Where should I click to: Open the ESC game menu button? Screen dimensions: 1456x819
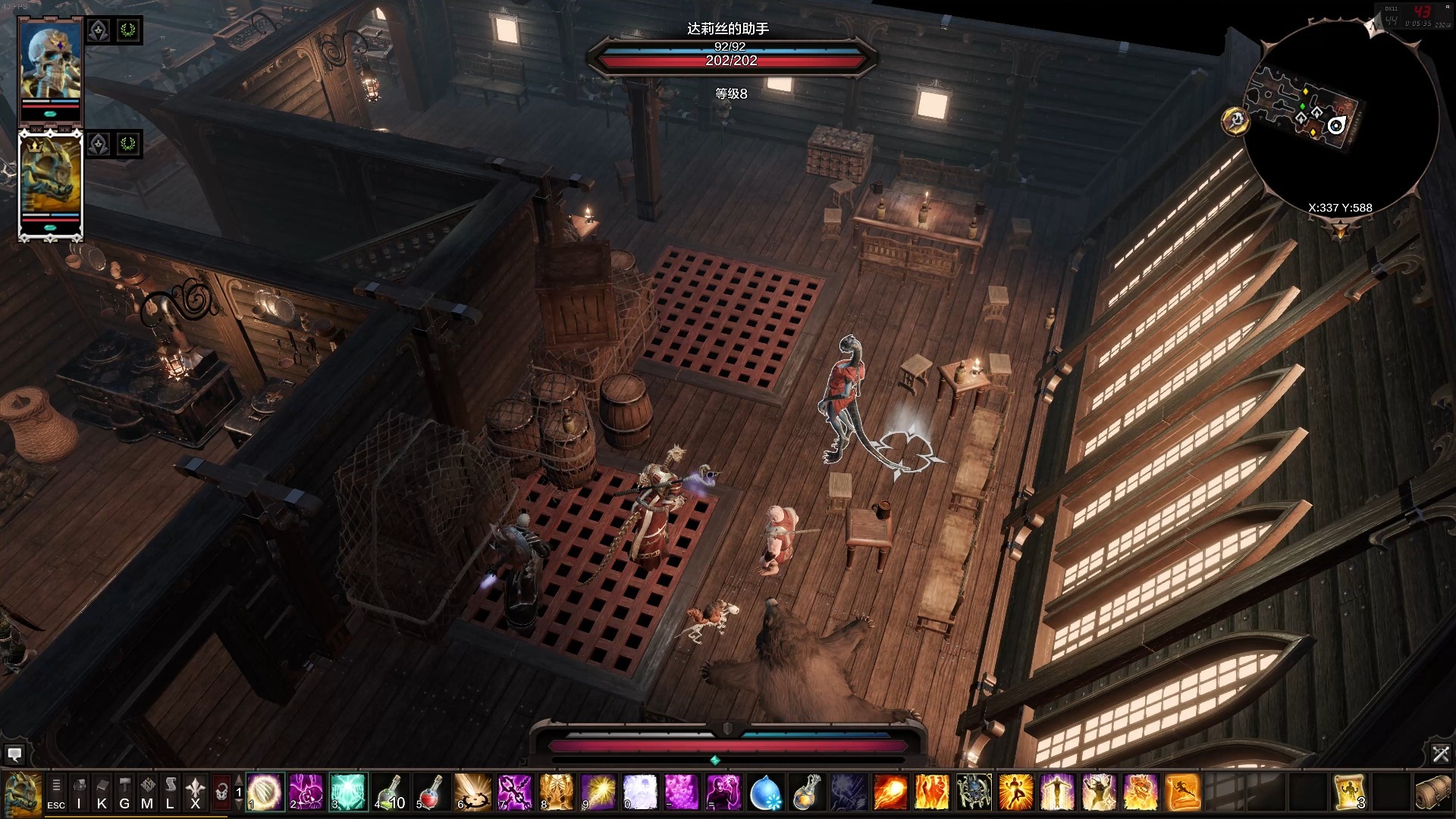56,792
